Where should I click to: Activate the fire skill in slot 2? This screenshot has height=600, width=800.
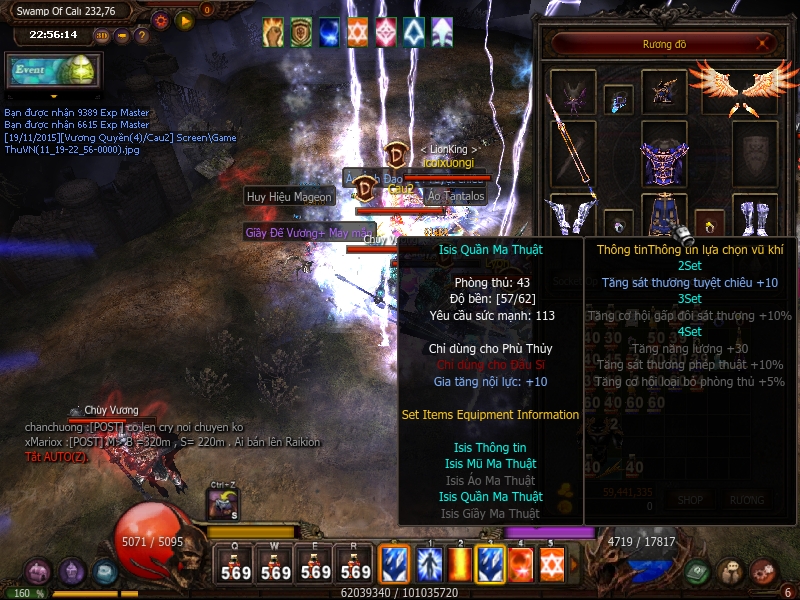click(x=460, y=563)
